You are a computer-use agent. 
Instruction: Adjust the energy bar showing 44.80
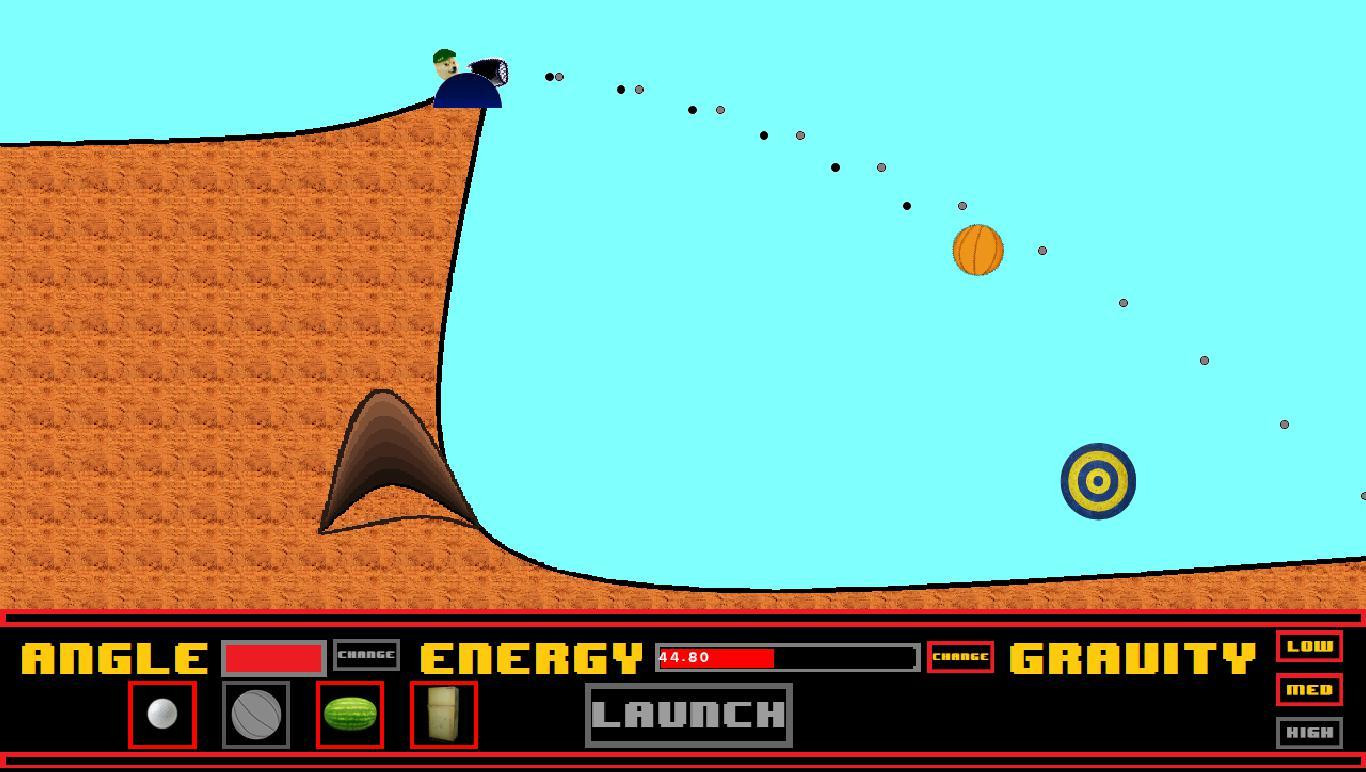785,658
